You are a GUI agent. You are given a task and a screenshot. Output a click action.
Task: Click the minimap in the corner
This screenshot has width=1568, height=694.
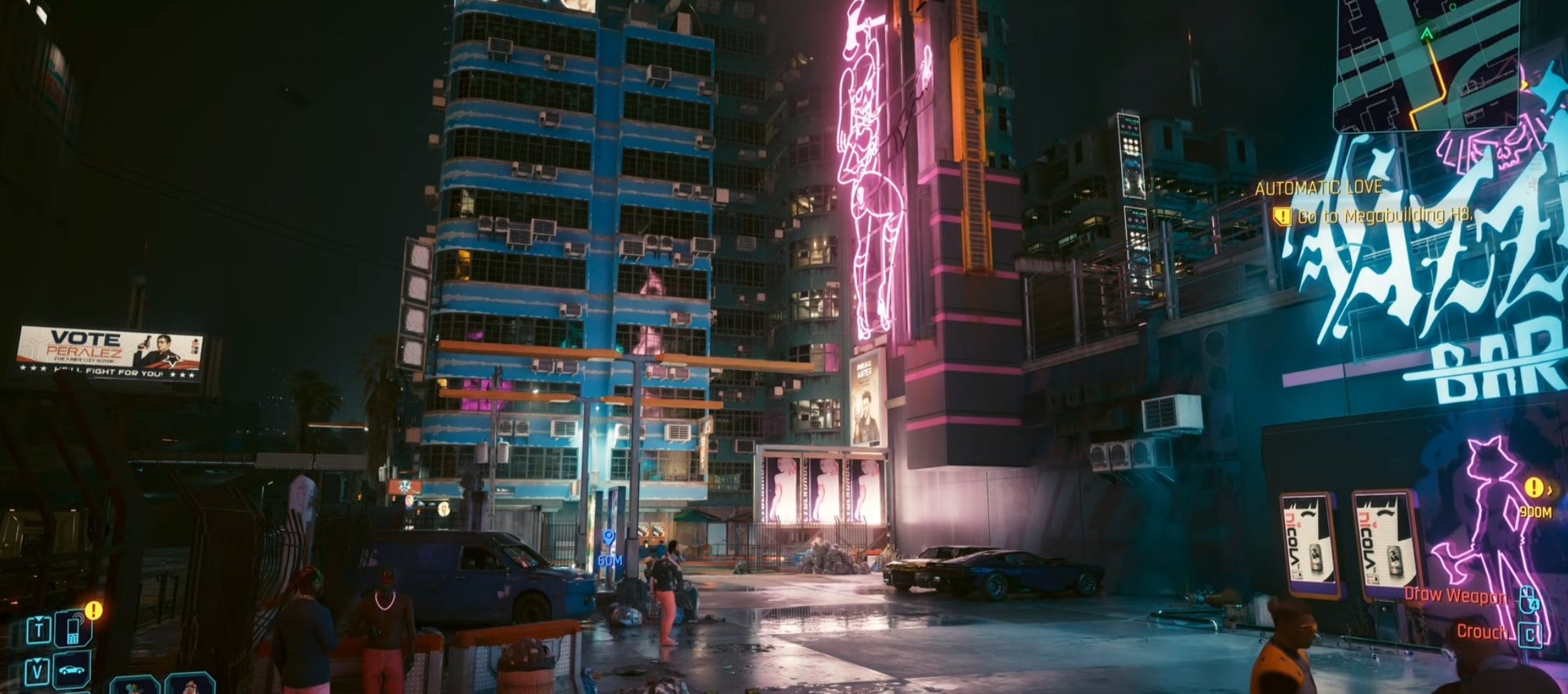1427,64
